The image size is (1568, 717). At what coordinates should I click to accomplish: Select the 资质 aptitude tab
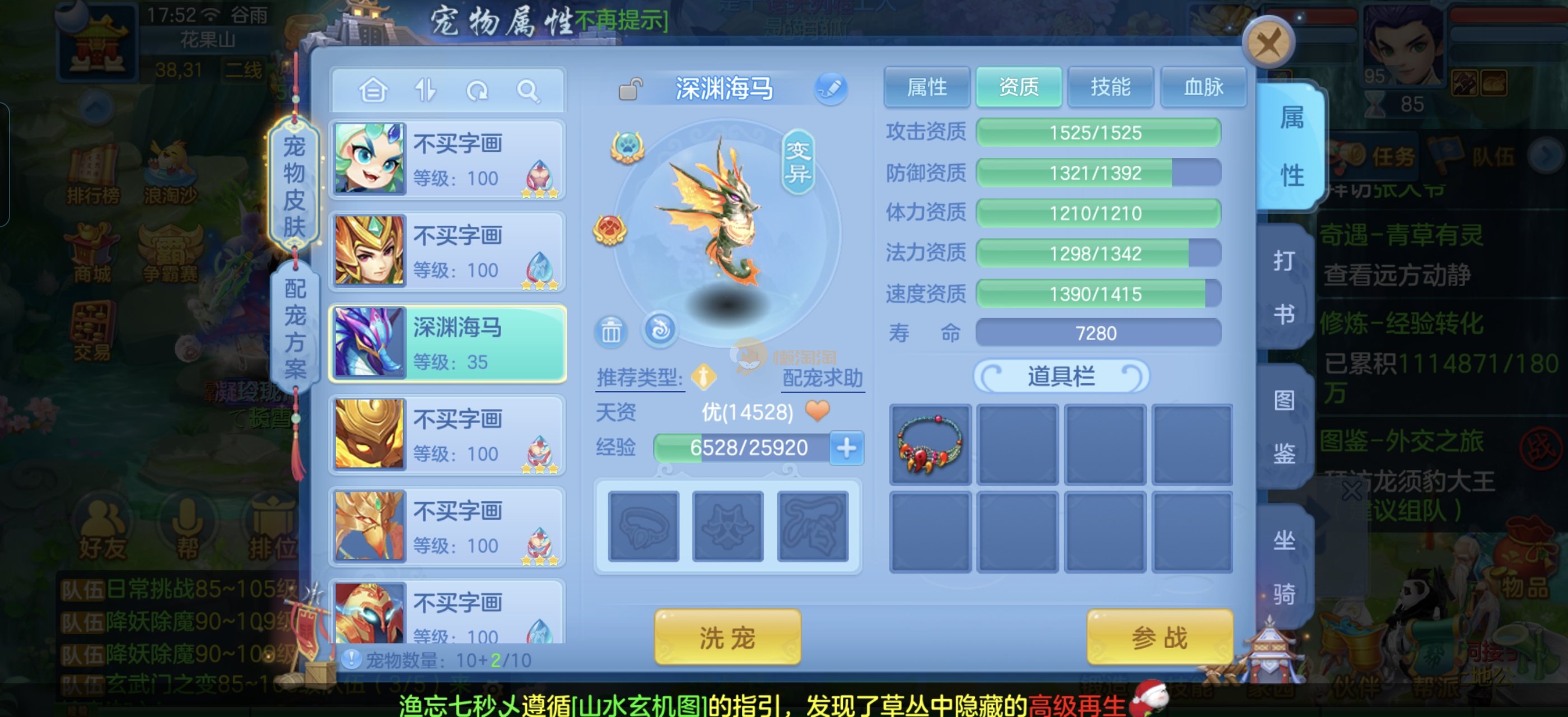(x=1018, y=87)
